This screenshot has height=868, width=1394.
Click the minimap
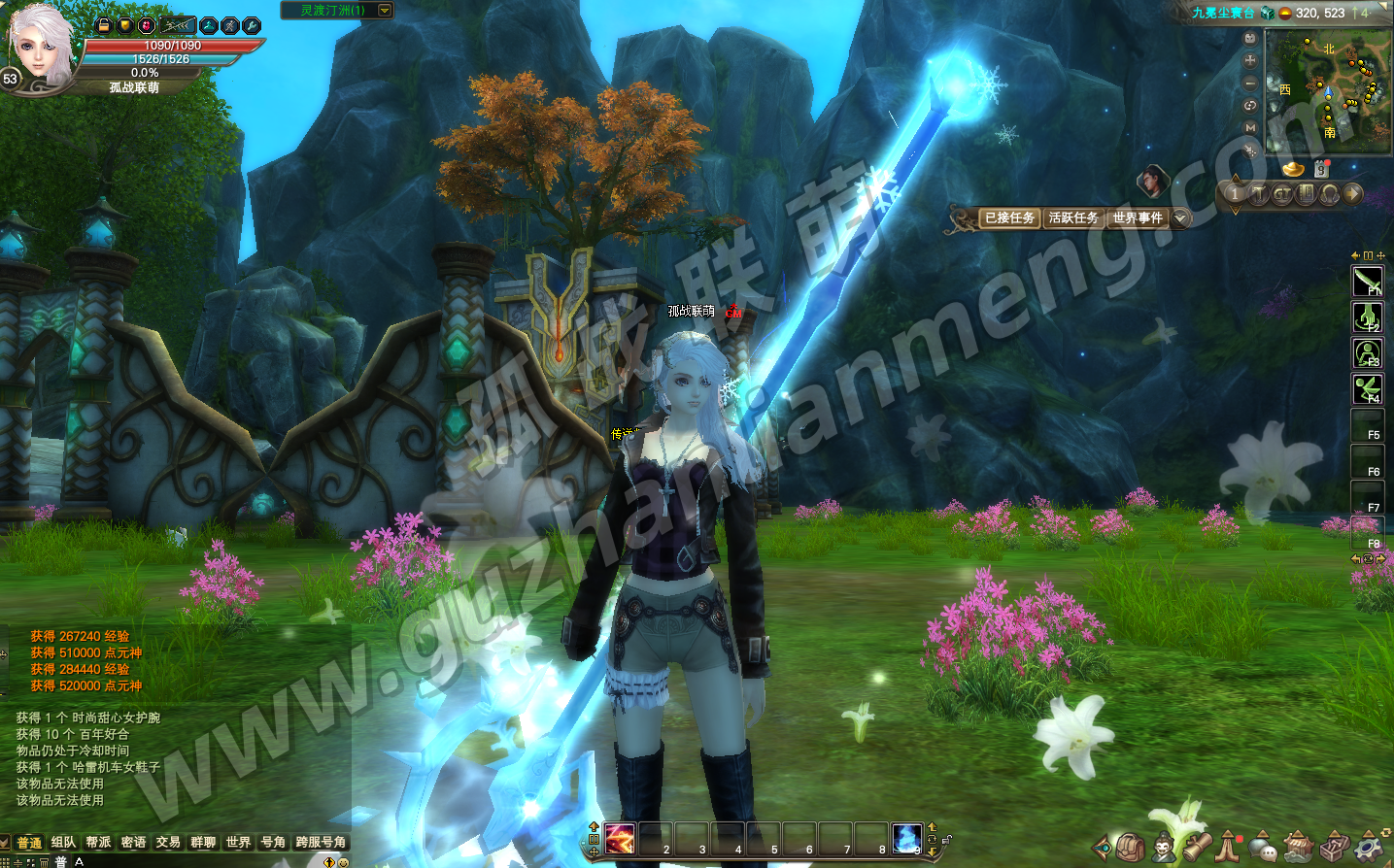[x=1329, y=92]
